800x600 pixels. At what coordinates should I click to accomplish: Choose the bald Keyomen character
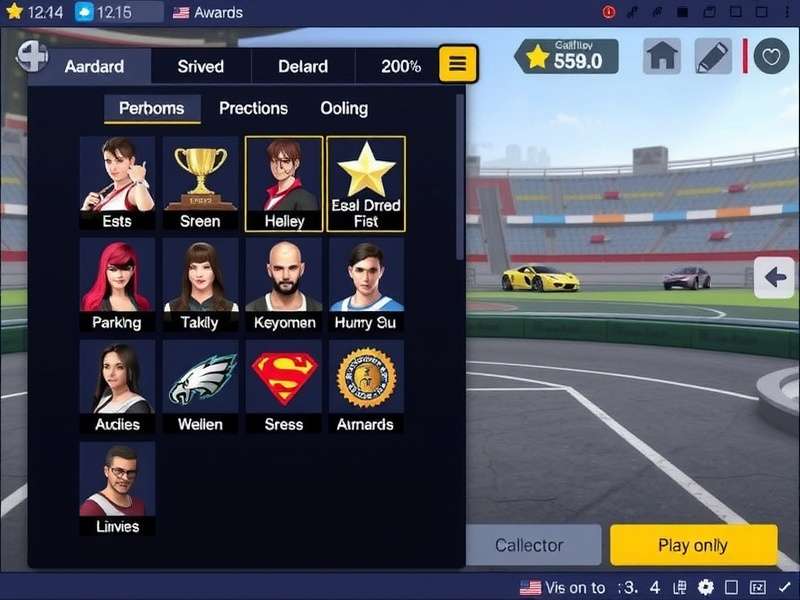tap(284, 285)
